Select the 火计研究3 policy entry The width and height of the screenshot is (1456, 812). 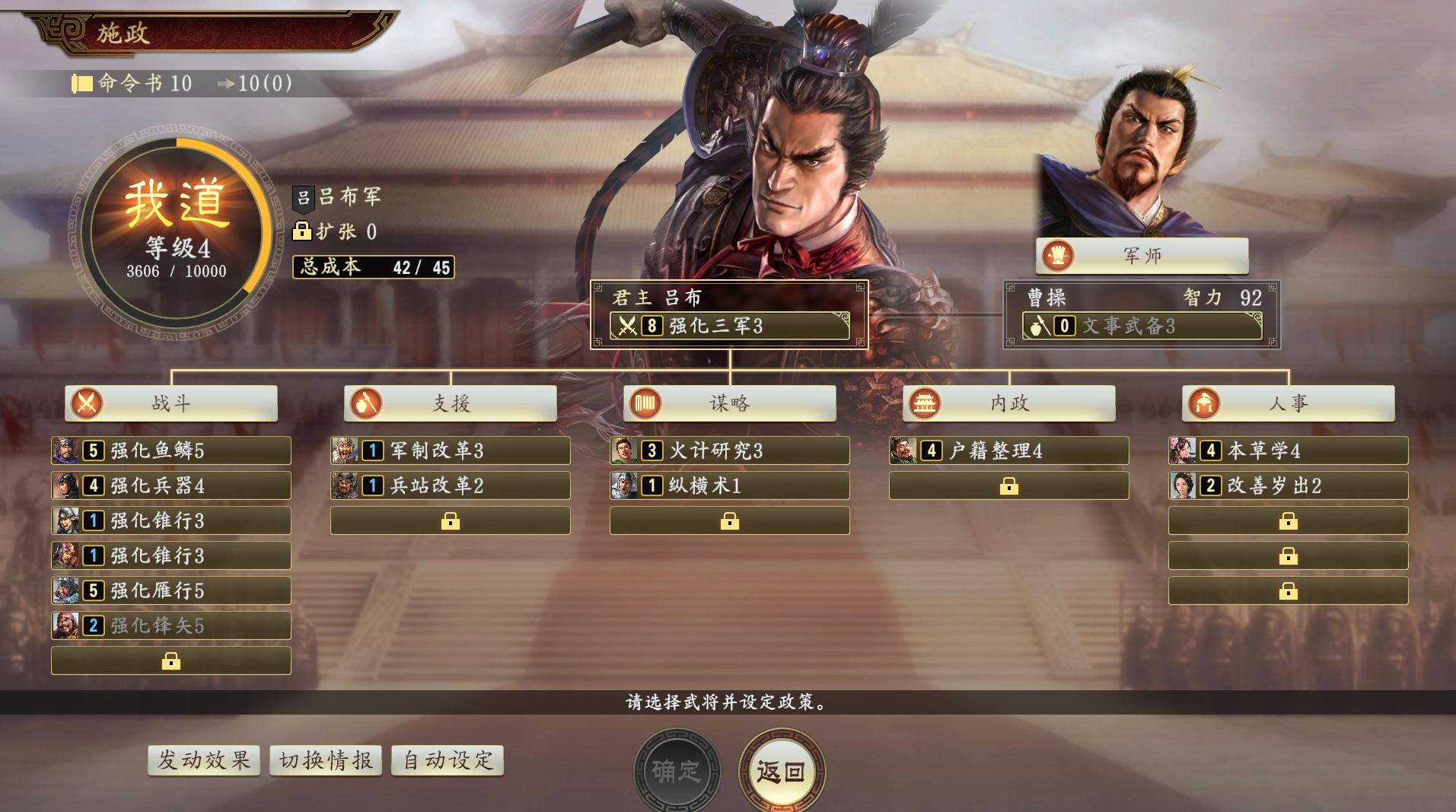coord(729,451)
